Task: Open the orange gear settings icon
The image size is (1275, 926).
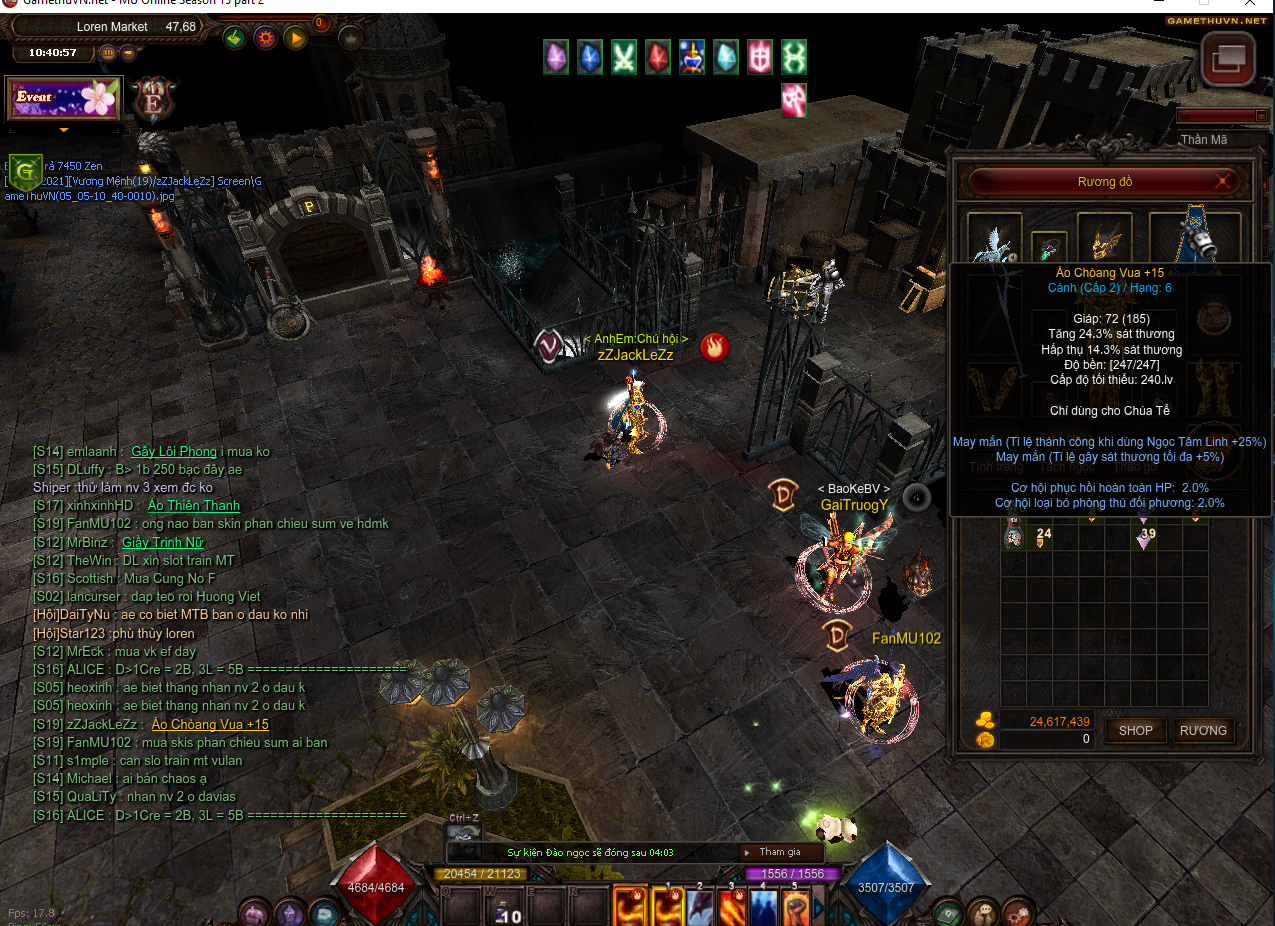Action: (265, 38)
